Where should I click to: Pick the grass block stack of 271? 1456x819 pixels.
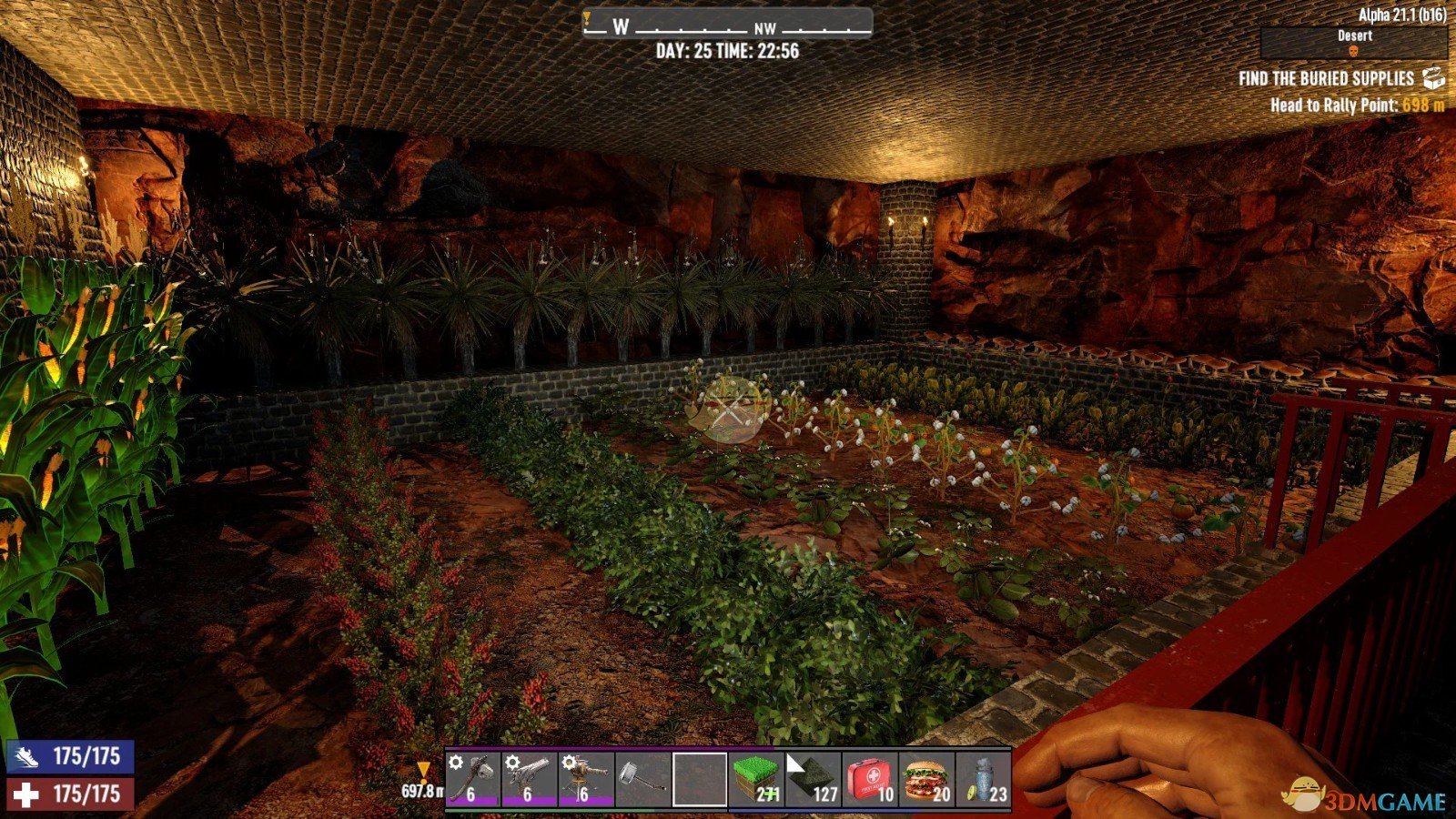(756, 778)
